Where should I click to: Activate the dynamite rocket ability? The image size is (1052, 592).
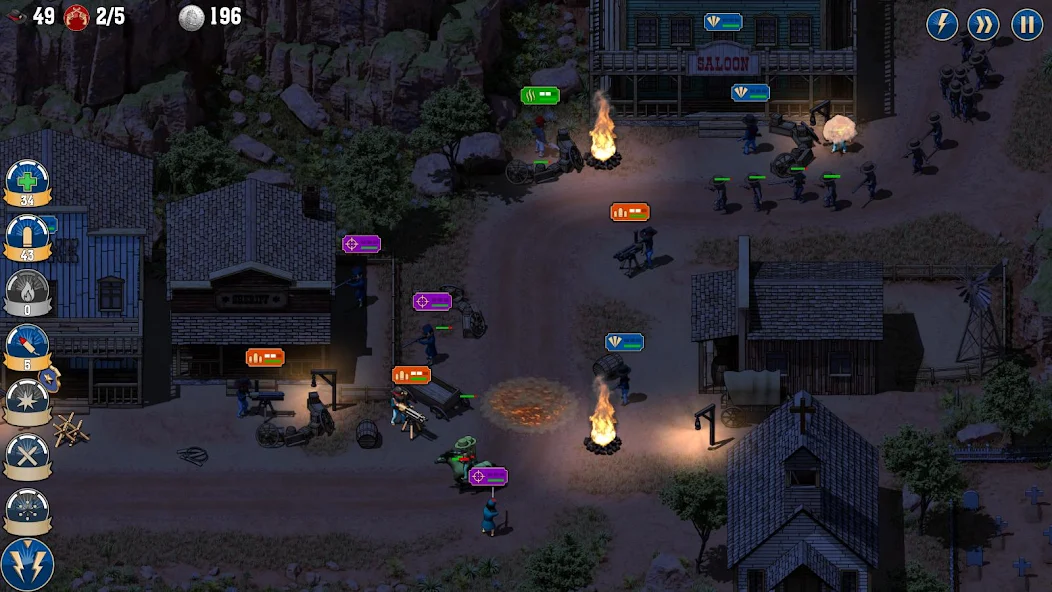click(27, 346)
